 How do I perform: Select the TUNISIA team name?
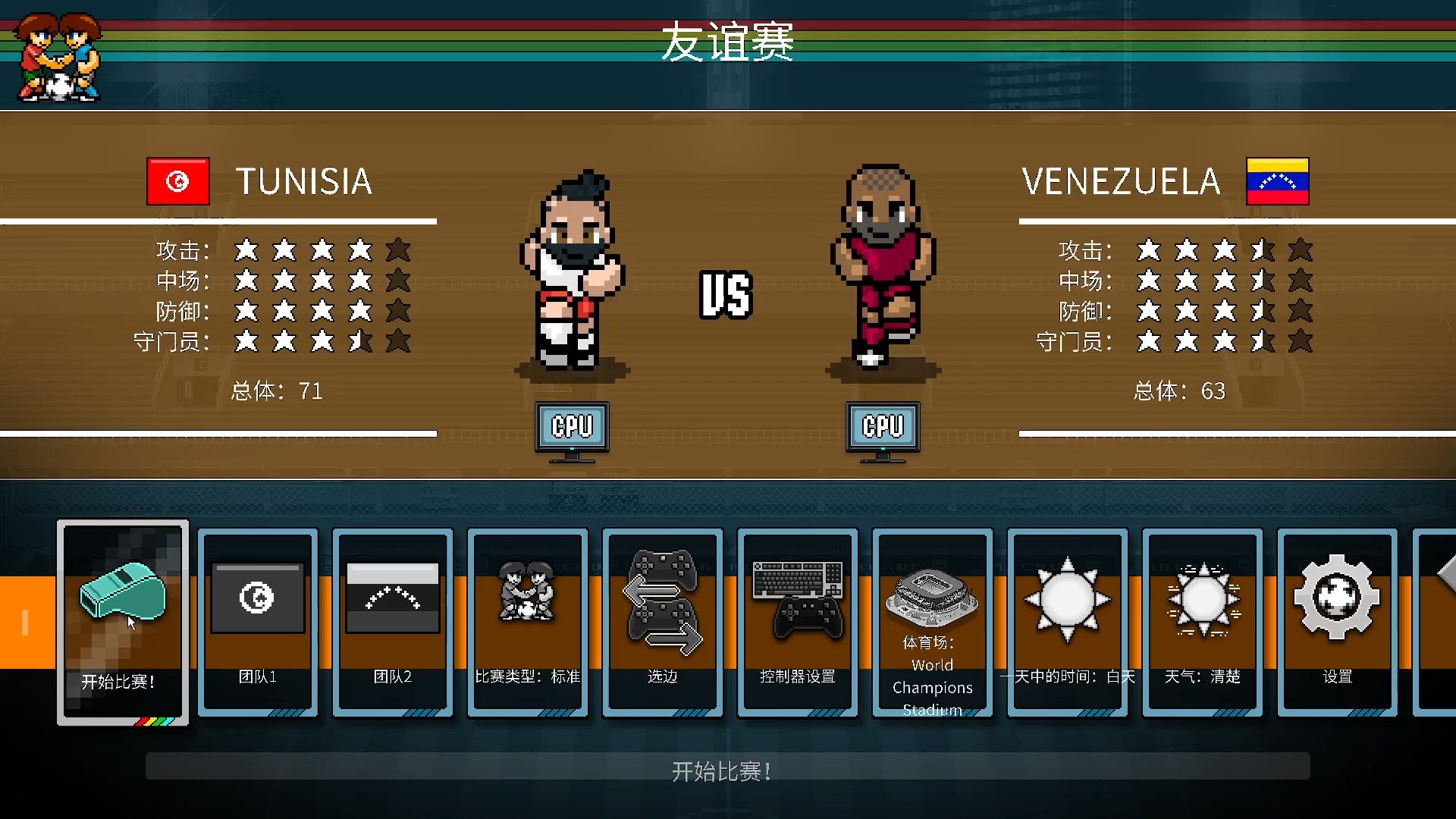pos(303,182)
